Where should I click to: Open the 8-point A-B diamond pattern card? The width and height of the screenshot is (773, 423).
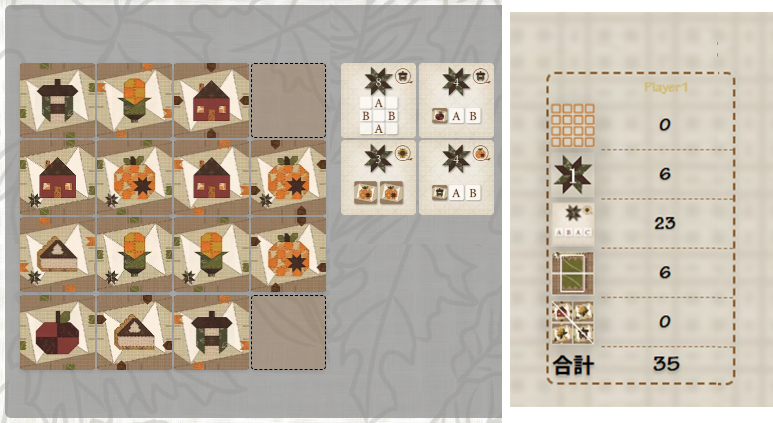[x=379, y=100]
